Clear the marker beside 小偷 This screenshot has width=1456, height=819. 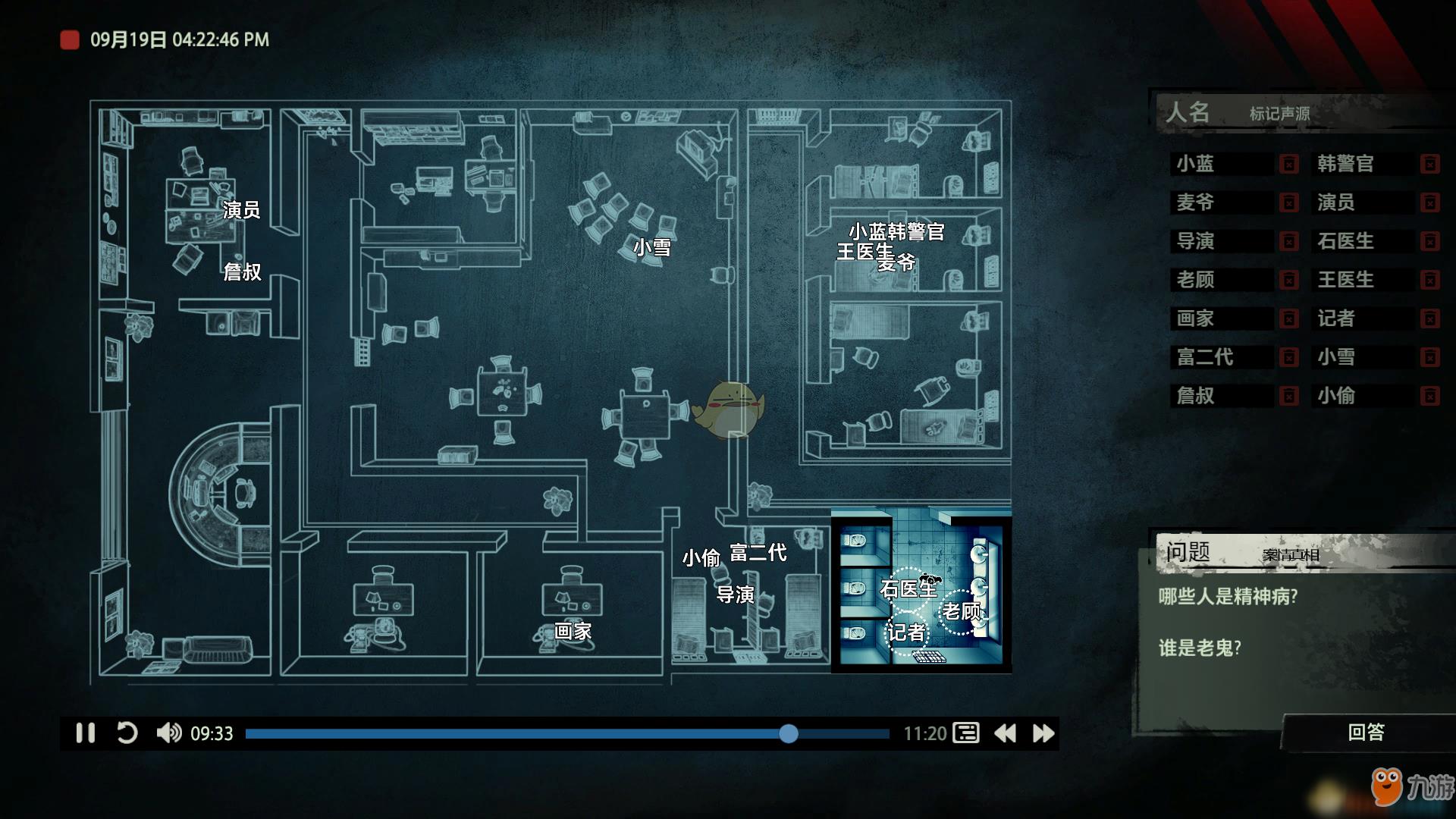click(1429, 396)
